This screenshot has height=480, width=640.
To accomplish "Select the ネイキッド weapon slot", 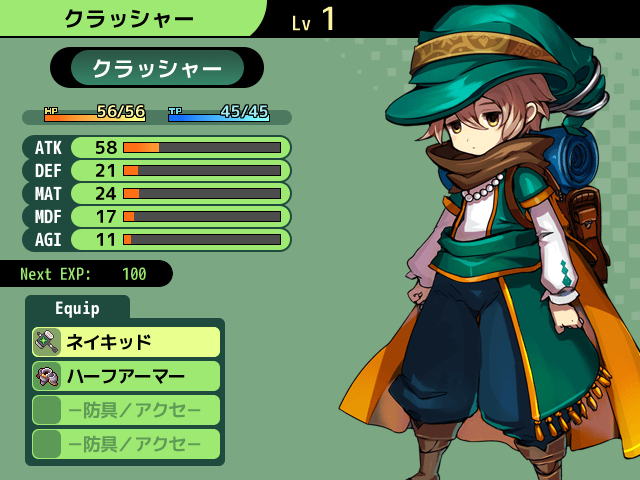I will pyautogui.click(x=126, y=342).
